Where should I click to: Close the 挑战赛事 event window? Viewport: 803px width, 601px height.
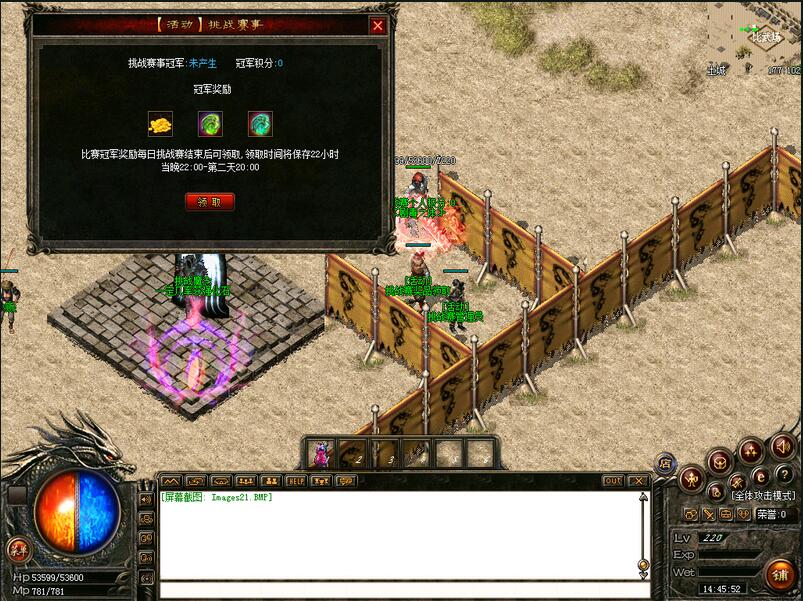coord(377,26)
